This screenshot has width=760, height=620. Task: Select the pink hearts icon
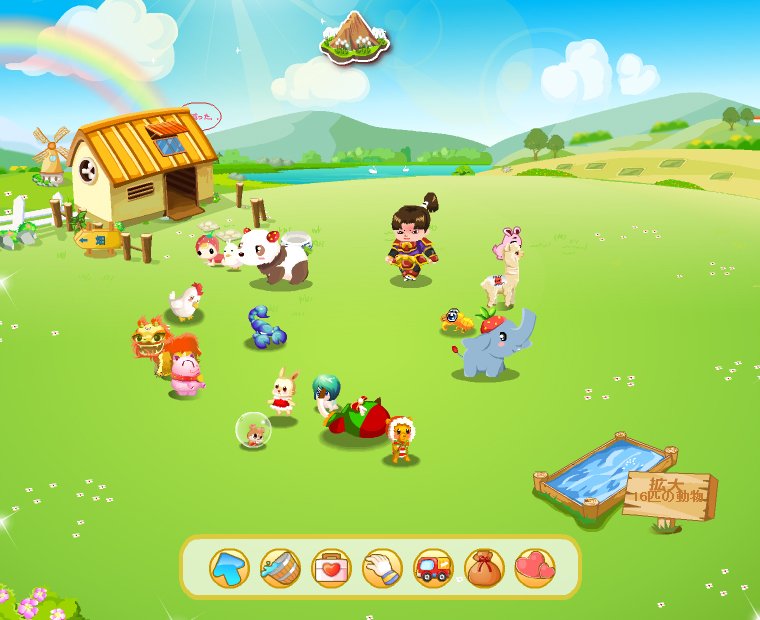click(535, 568)
